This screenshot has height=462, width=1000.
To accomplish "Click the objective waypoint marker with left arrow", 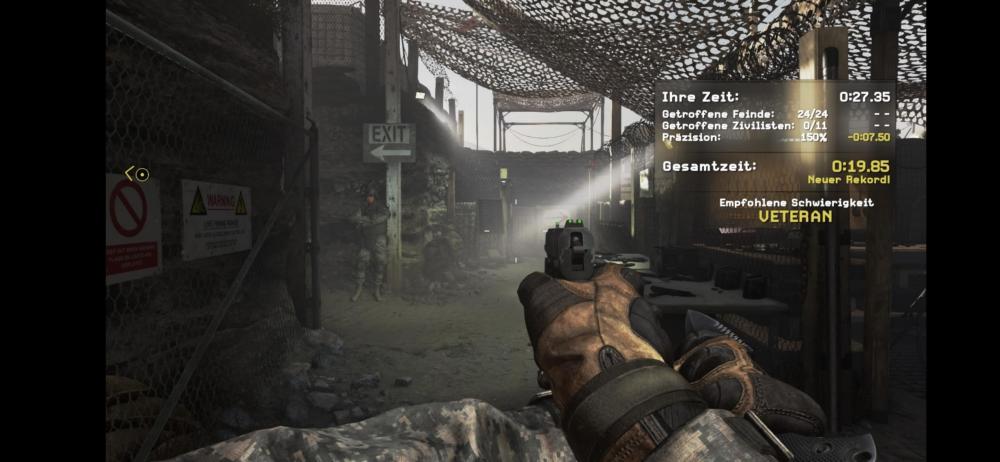I will tap(137, 174).
